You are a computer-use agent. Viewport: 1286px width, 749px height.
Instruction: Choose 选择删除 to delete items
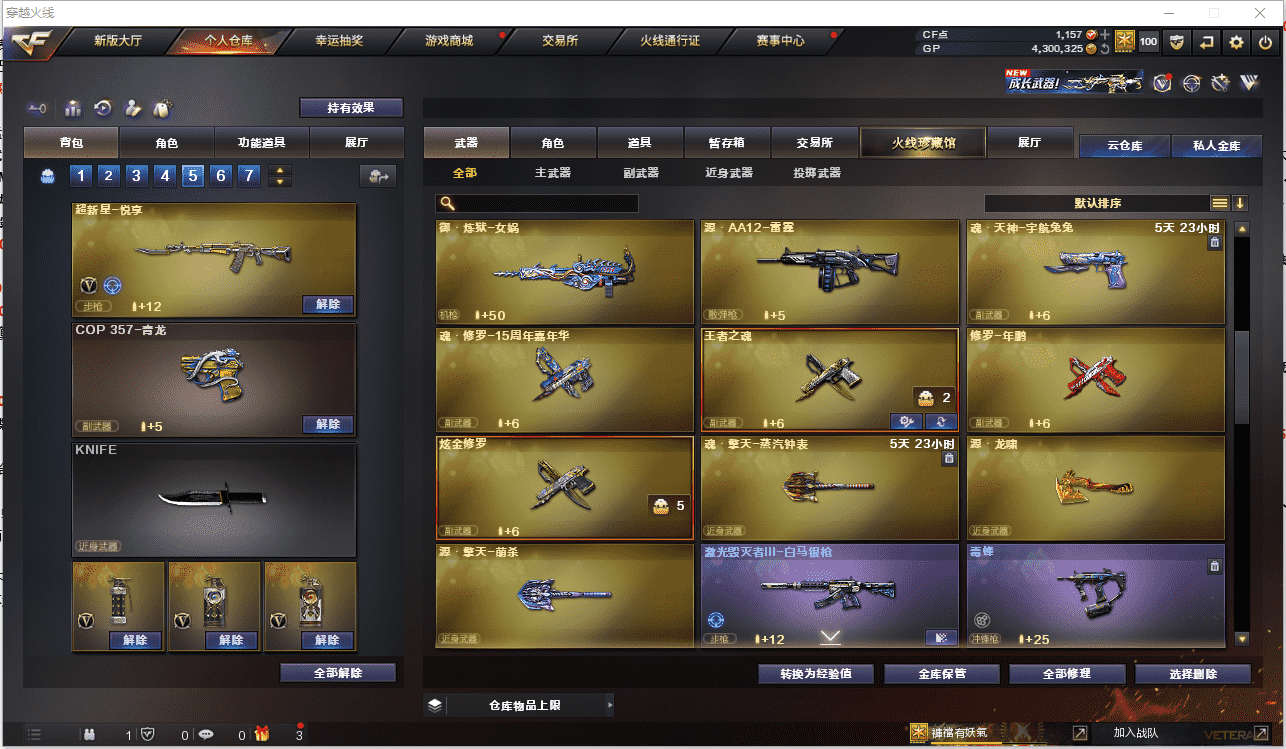1193,674
